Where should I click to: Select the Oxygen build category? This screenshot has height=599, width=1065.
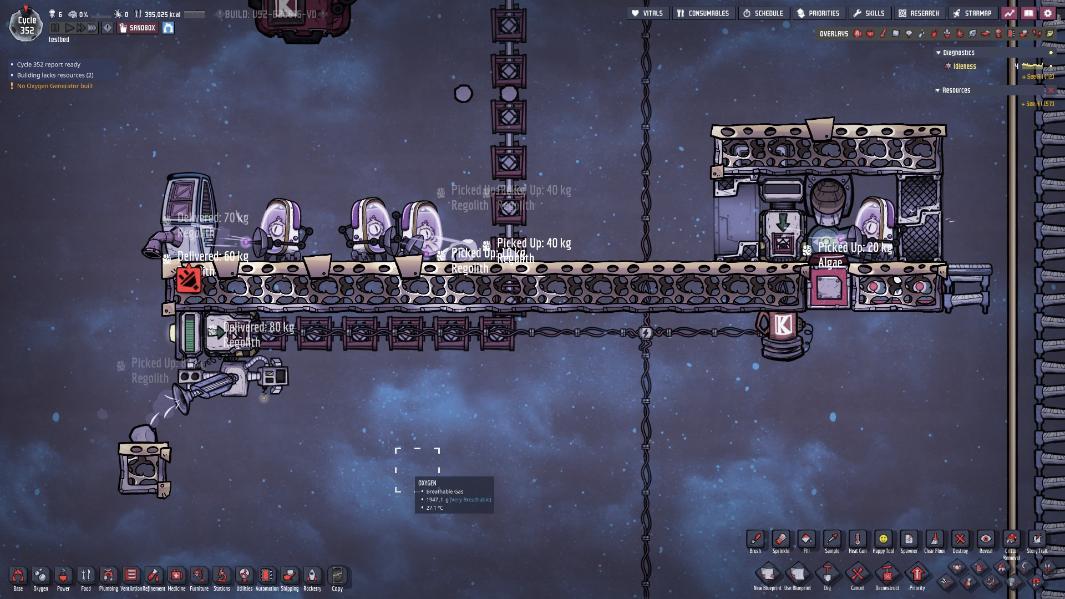(x=41, y=576)
